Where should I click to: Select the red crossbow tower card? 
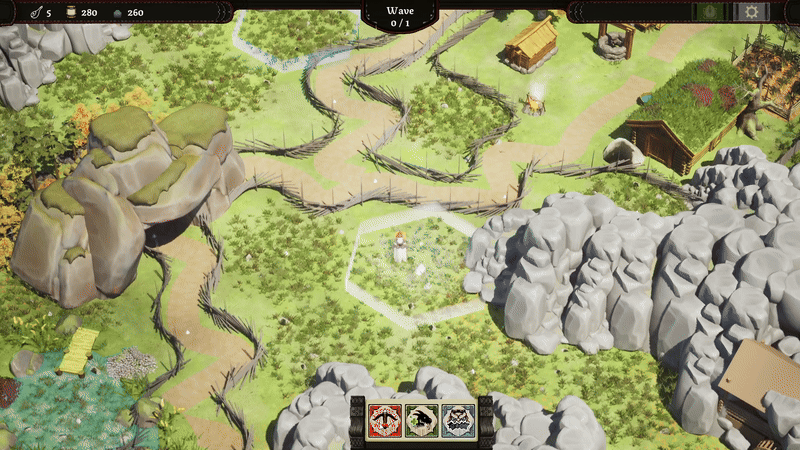click(x=385, y=421)
